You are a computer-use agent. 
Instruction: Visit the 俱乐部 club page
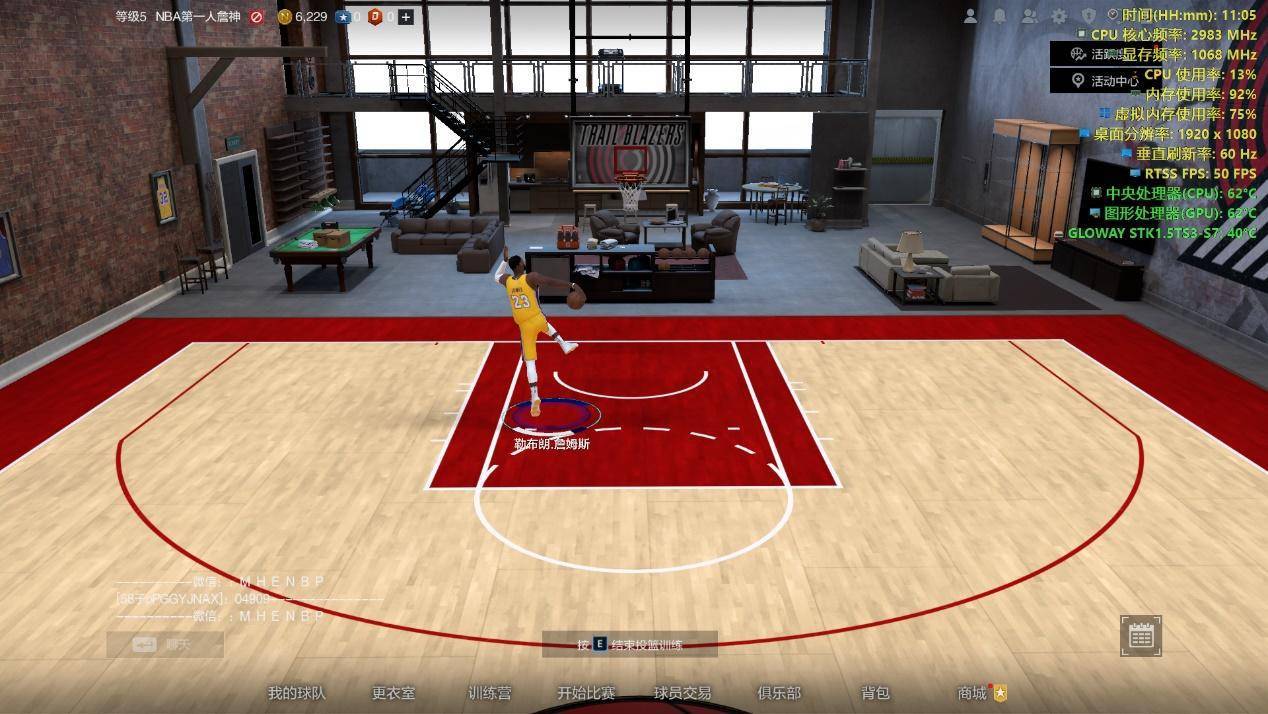click(779, 693)
